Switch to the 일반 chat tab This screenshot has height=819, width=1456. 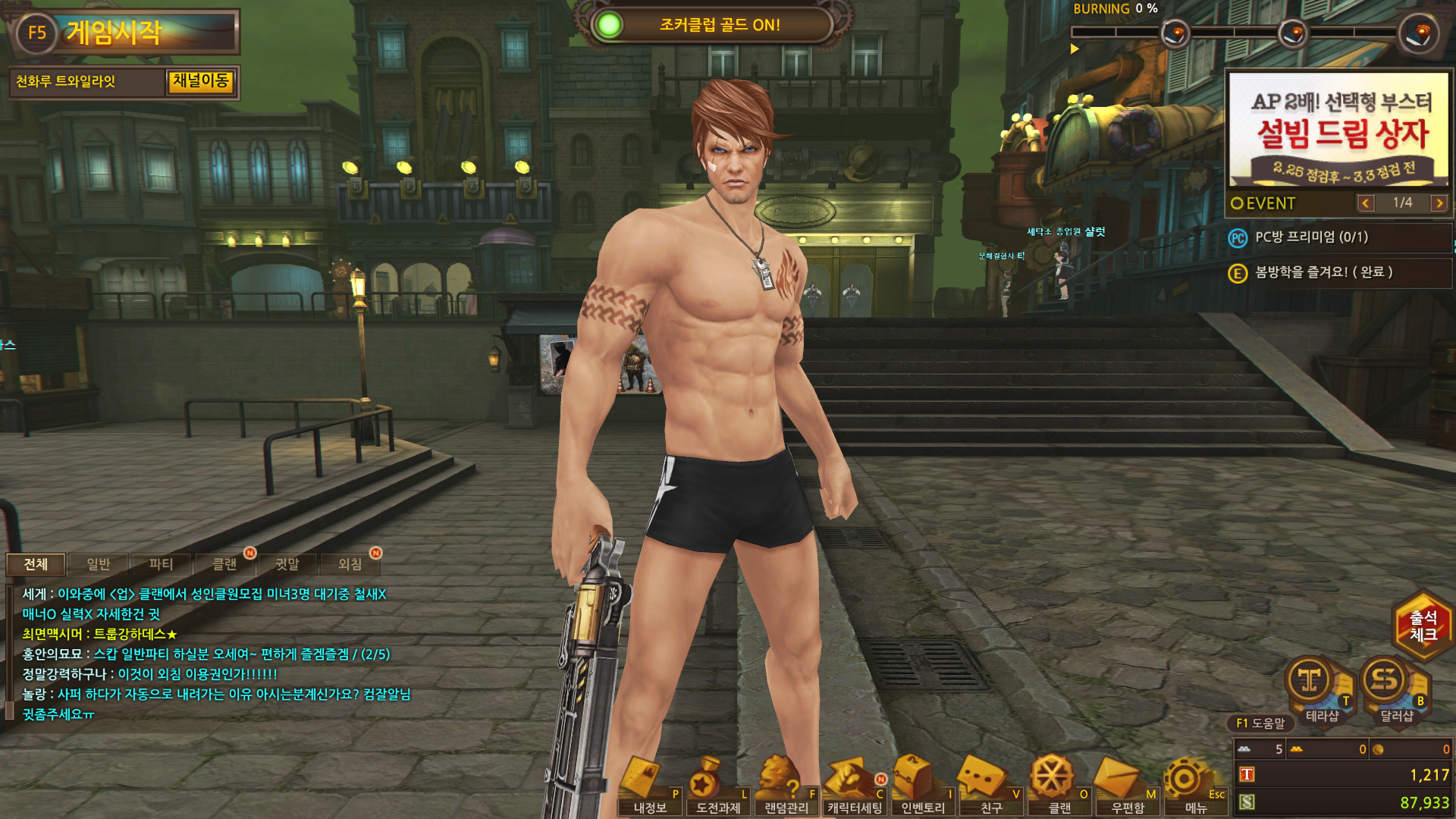pyautogui.click(x=99, y=564)
